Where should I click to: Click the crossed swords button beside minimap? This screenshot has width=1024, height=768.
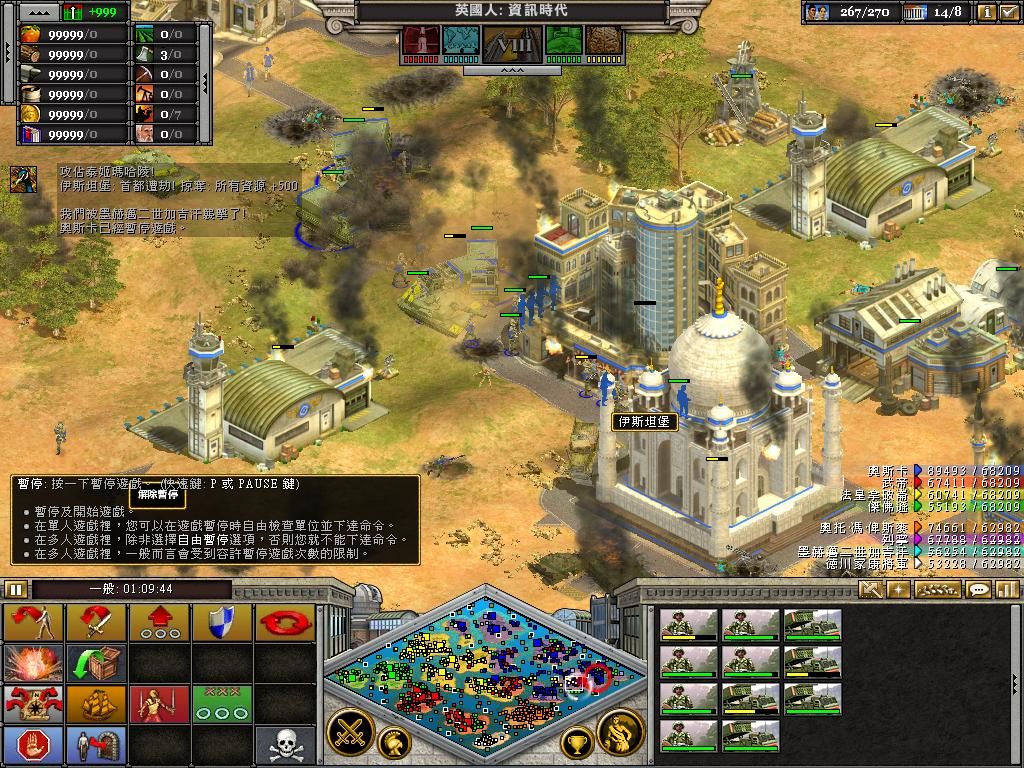click(x=350, y=733)
